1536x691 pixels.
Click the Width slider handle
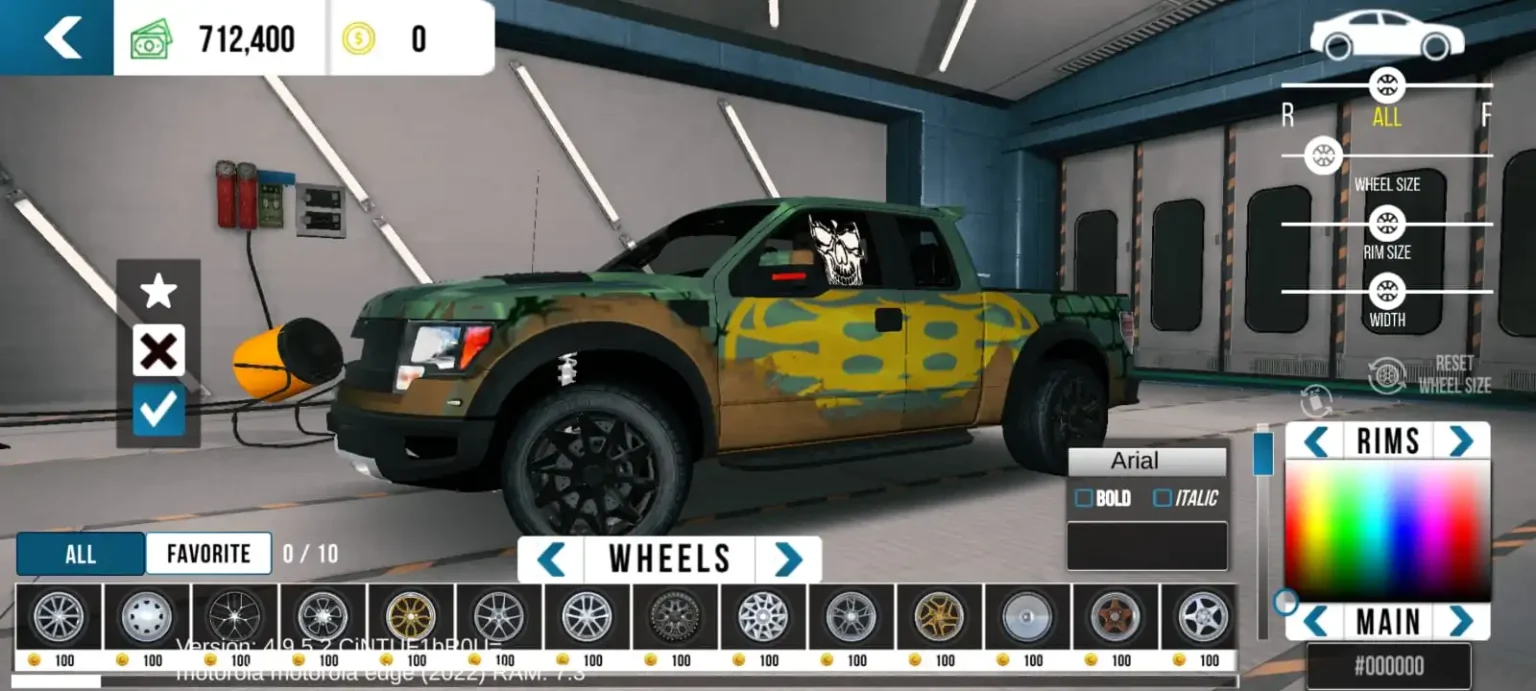[1387, 291]
